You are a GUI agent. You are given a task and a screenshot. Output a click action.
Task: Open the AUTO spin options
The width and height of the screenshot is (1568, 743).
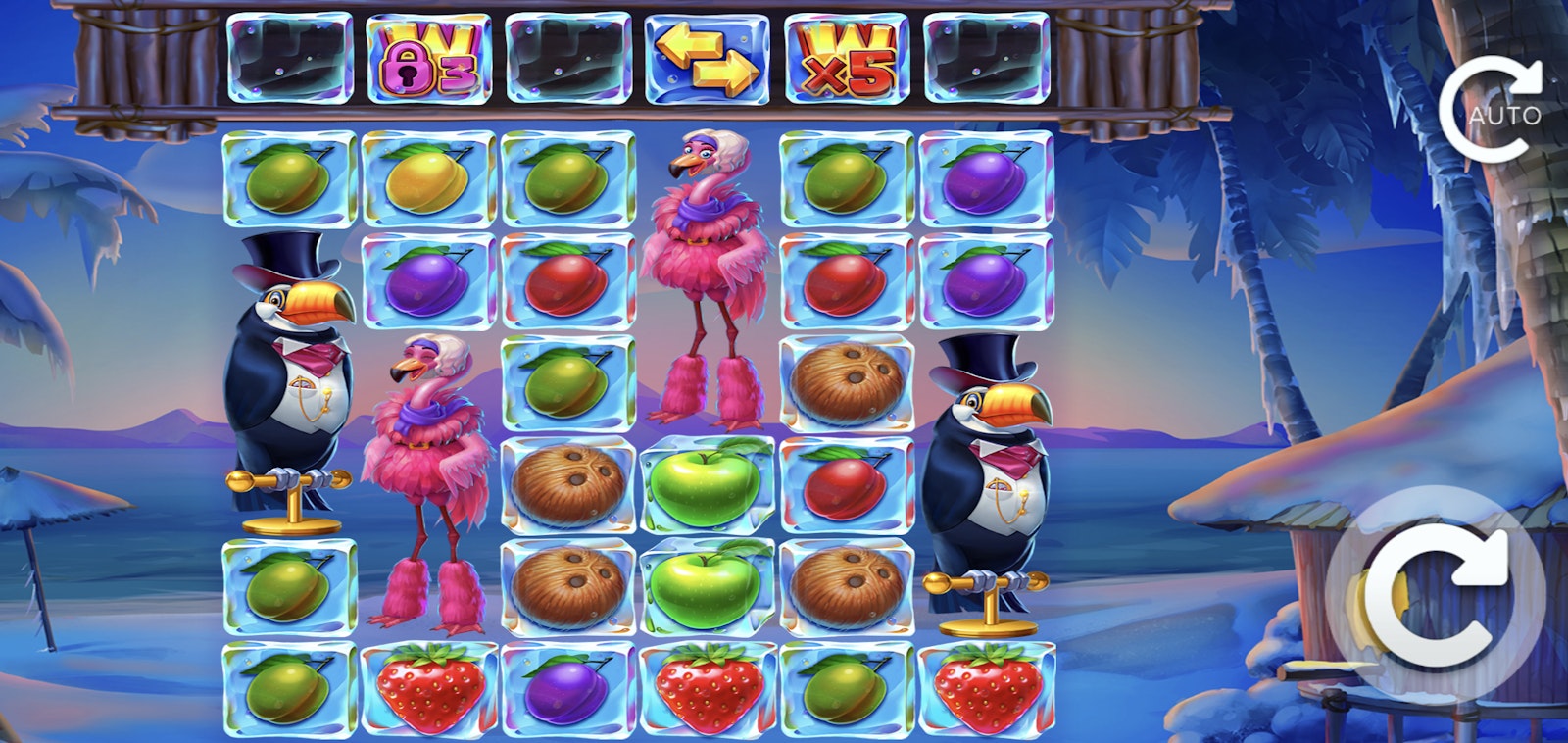coord(1491,110)
